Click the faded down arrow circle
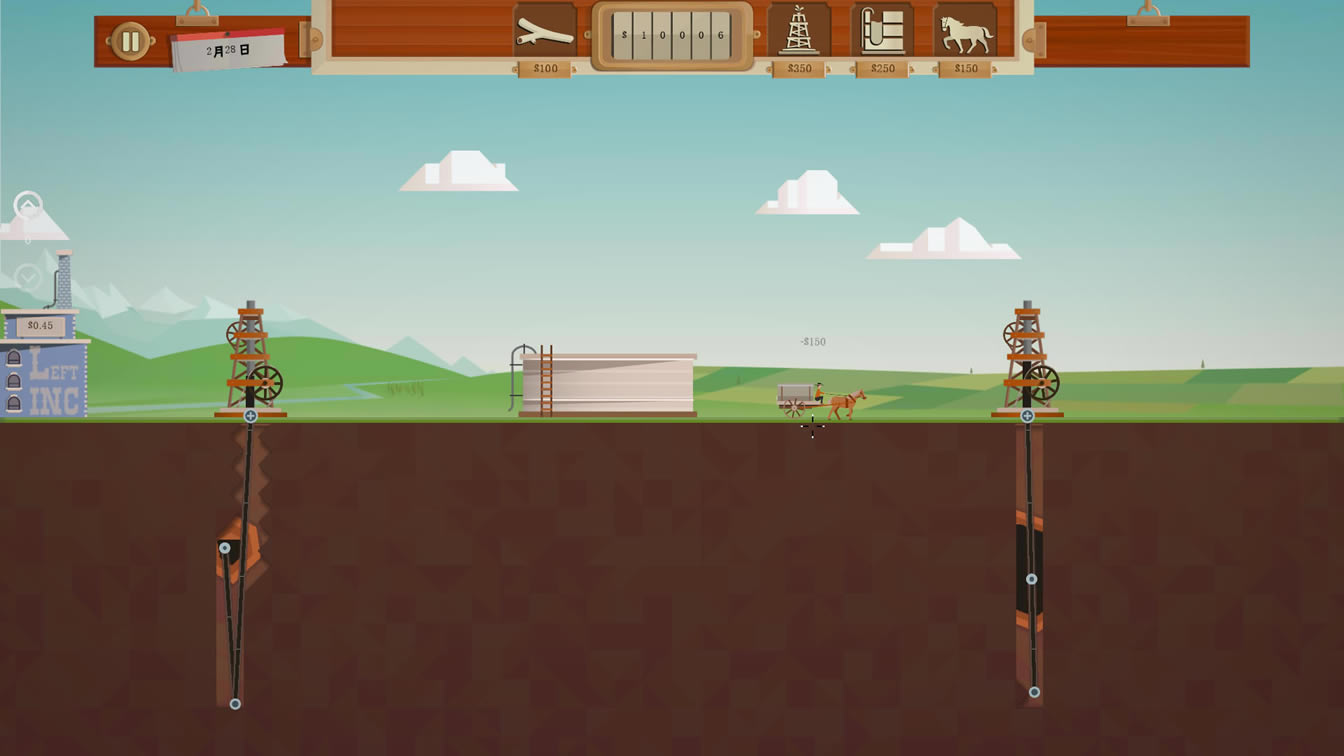 coord(28,277)
